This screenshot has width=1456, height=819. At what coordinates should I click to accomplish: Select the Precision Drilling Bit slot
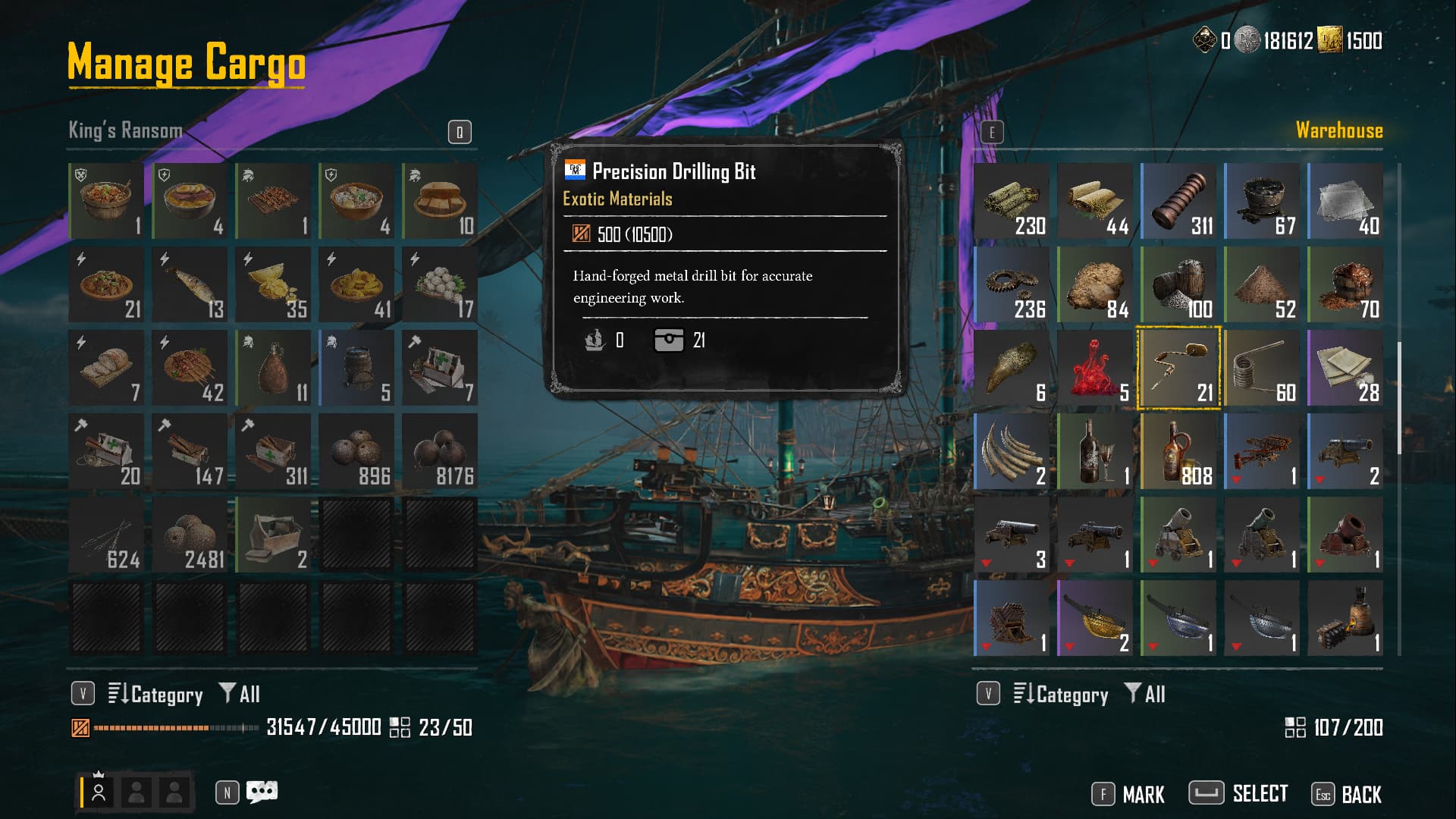[x=1178, y=369]
